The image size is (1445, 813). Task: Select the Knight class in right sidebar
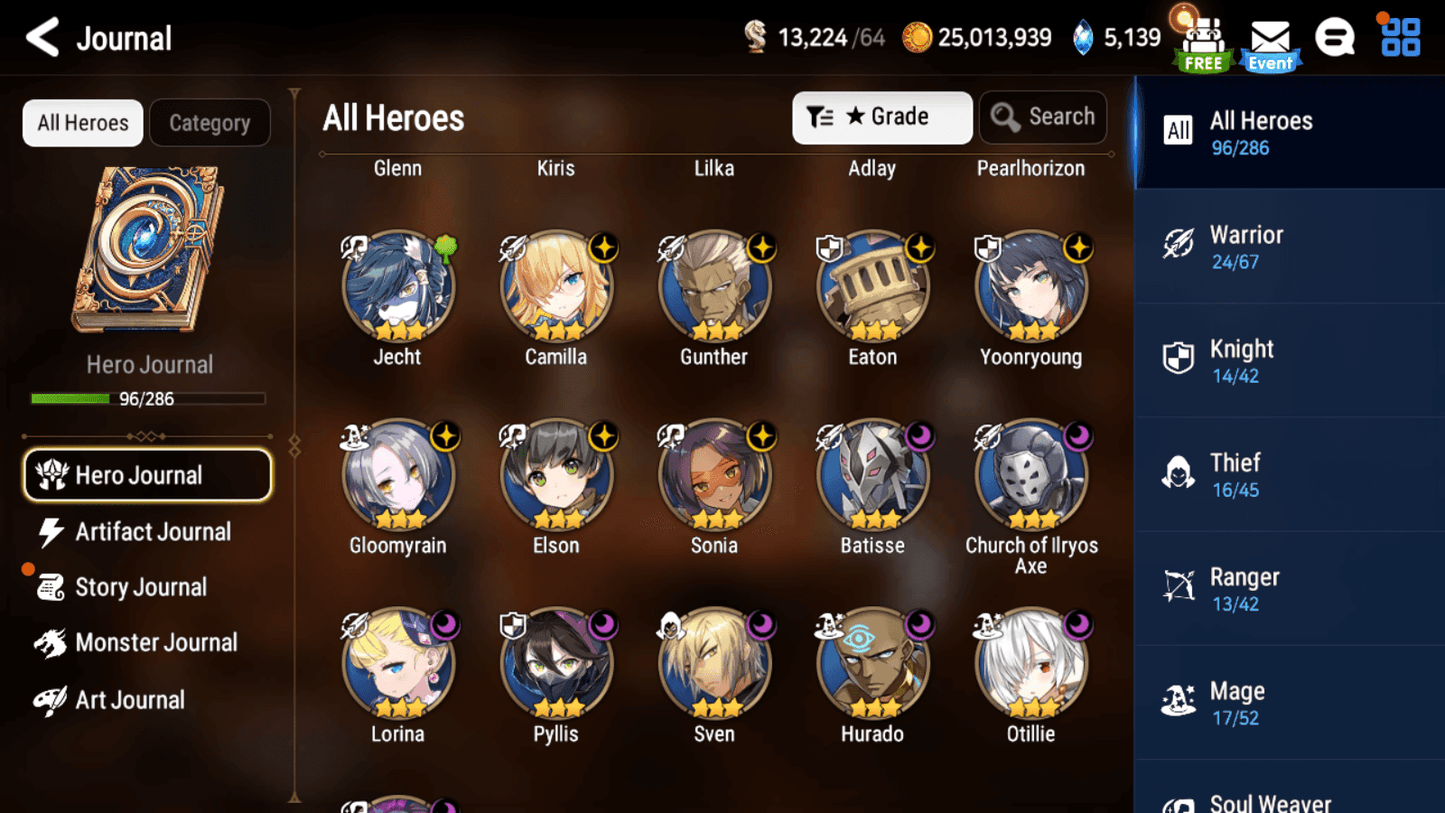1288,359
